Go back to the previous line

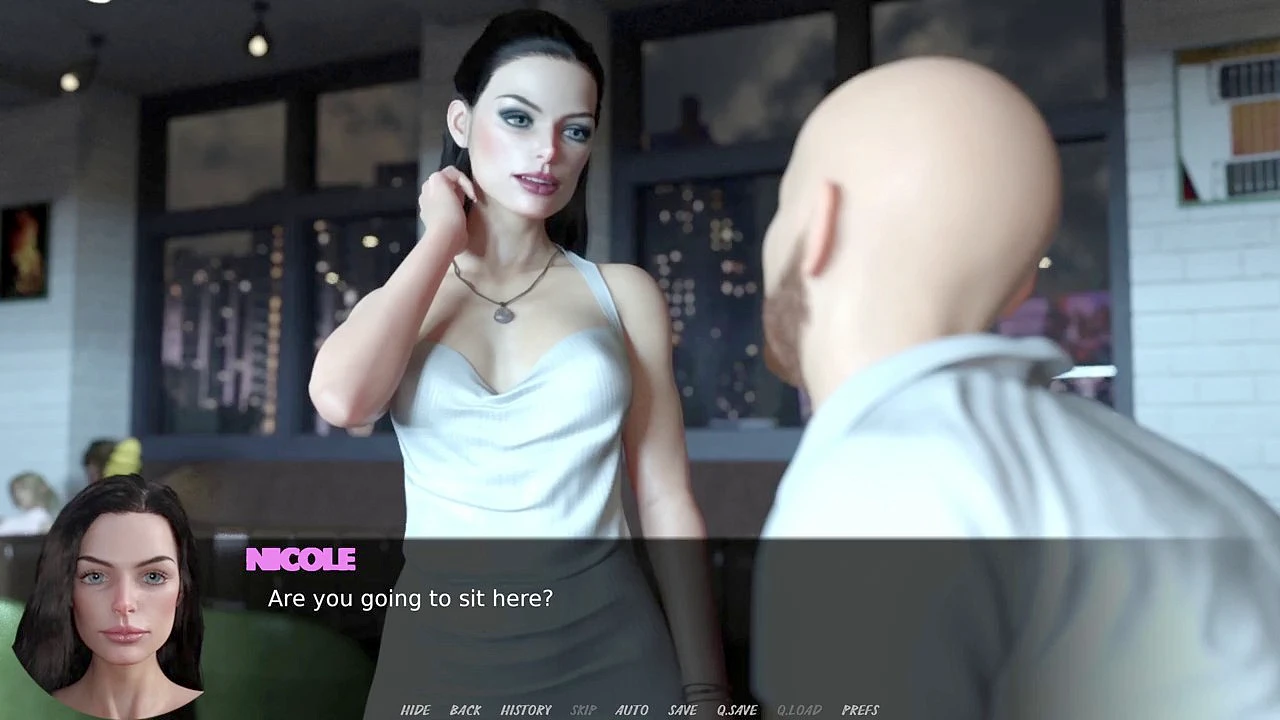465,710
